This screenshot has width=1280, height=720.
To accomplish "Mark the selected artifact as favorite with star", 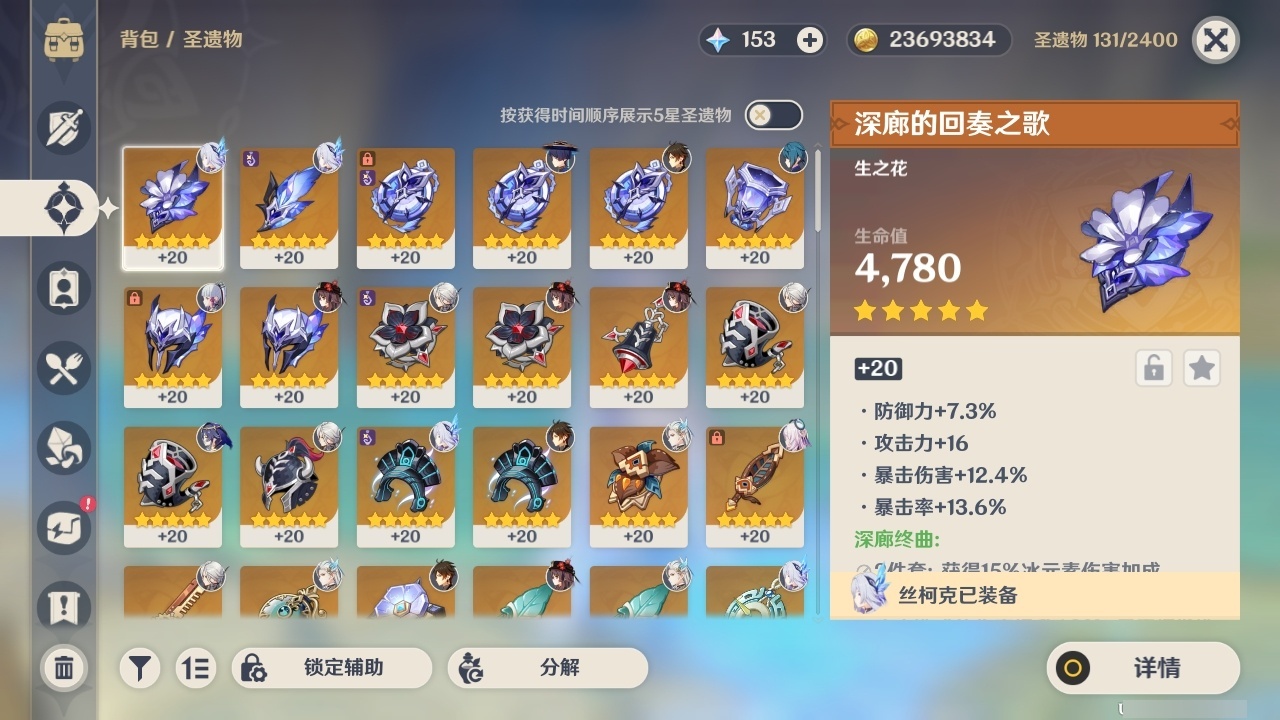I will pyautogui.click(x=1202, y=368).
